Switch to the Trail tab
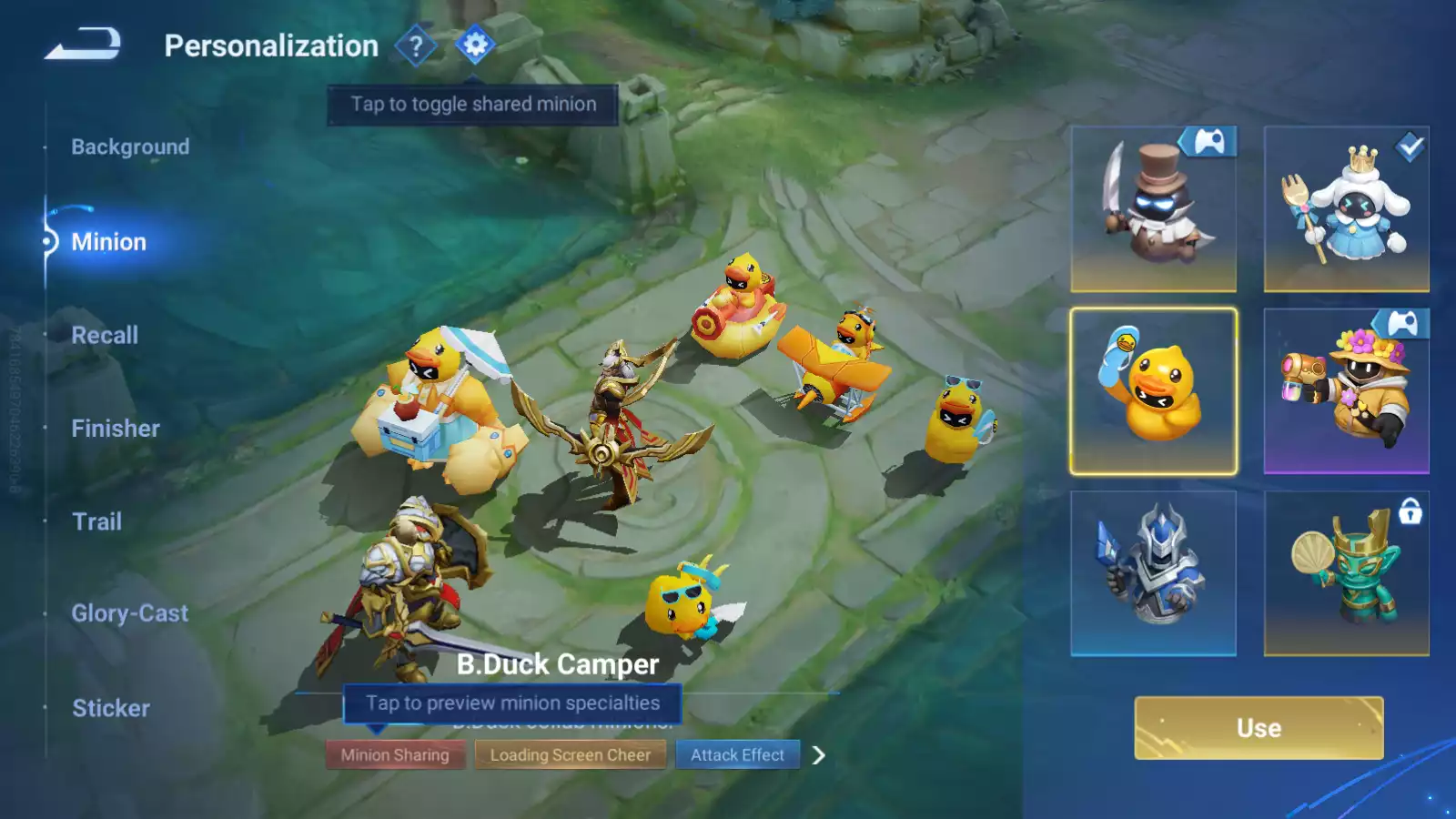Viewport: 1456px width, 819px height. [96, 521]
